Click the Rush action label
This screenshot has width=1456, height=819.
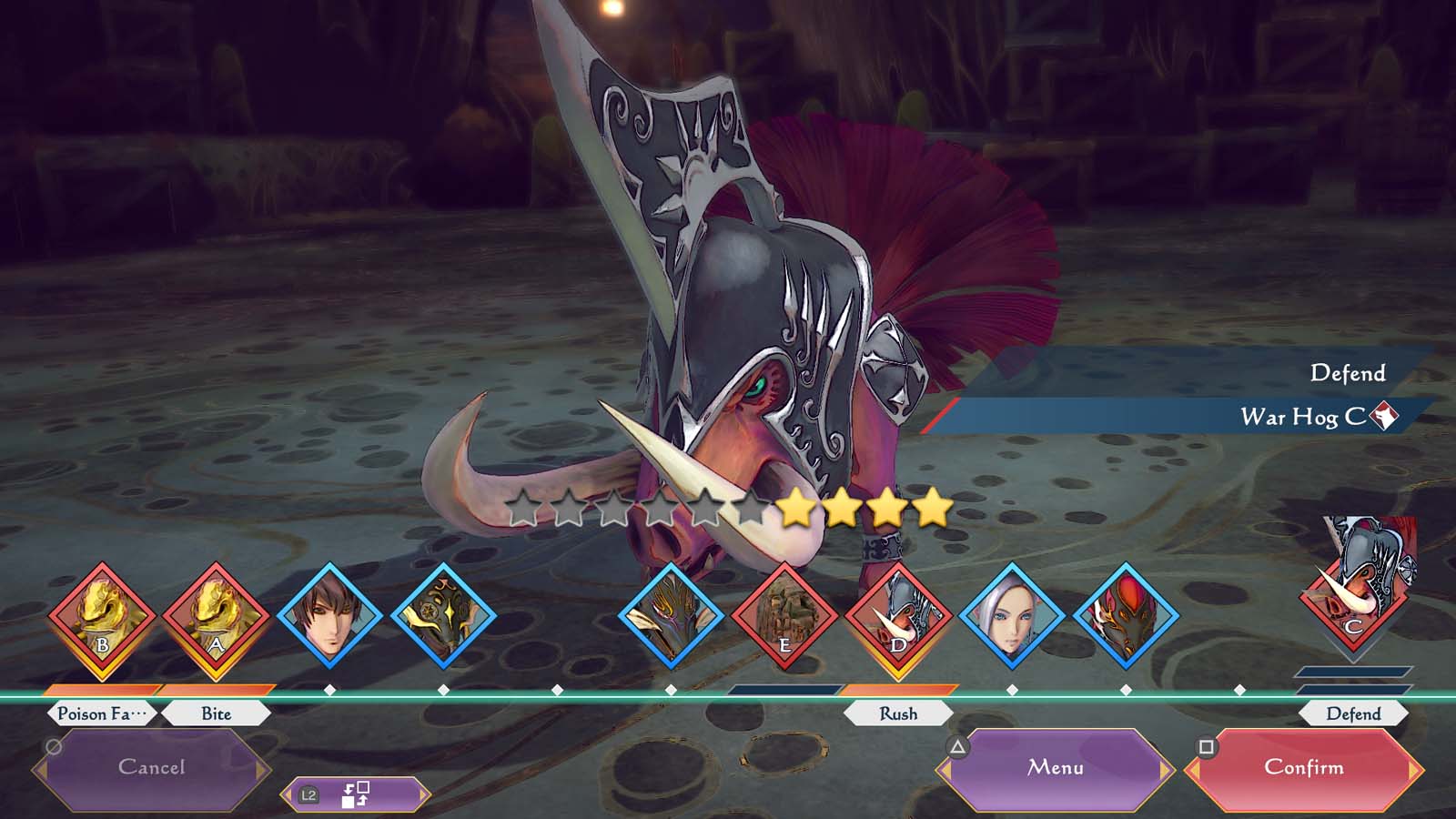pos(898,713)
